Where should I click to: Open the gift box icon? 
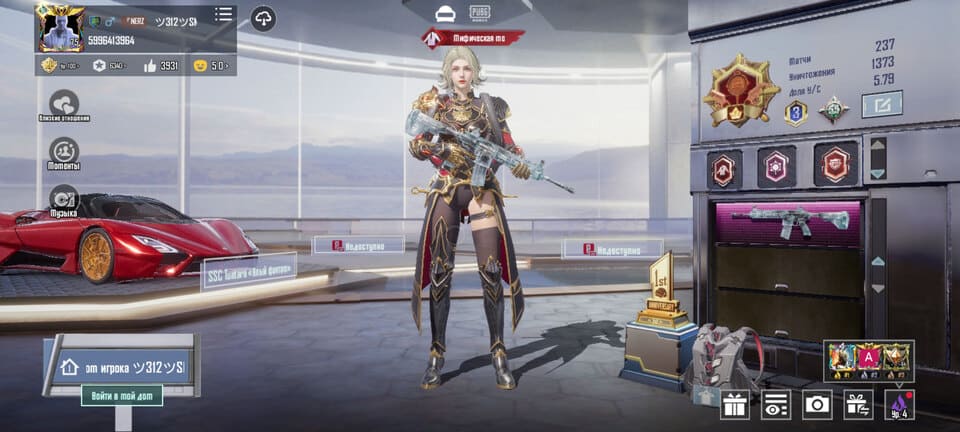point(735,404)
